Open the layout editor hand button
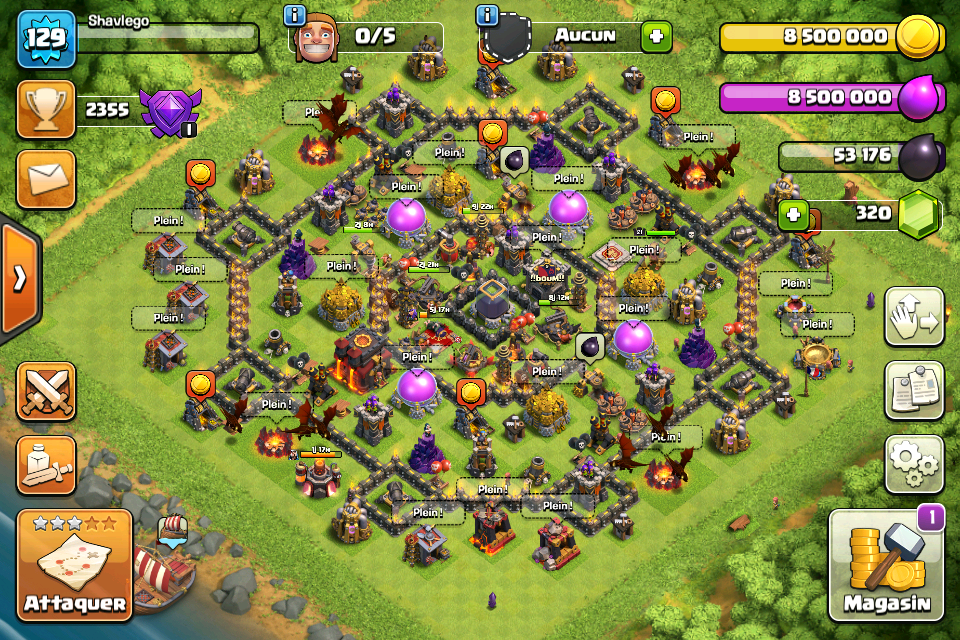960x640 pixels. [x=914, y=317]
